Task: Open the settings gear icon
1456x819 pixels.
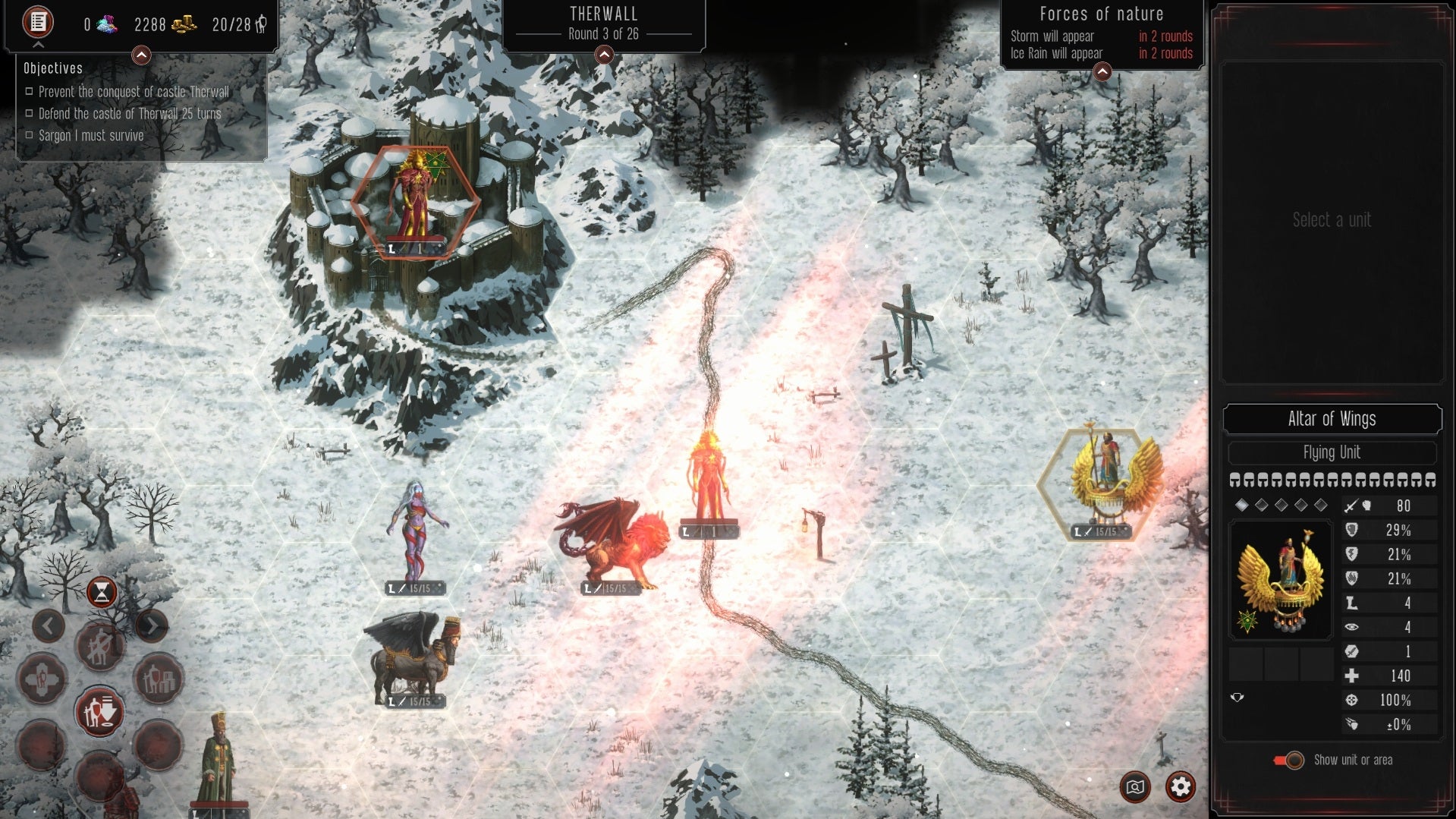Action: [1181, 788]
